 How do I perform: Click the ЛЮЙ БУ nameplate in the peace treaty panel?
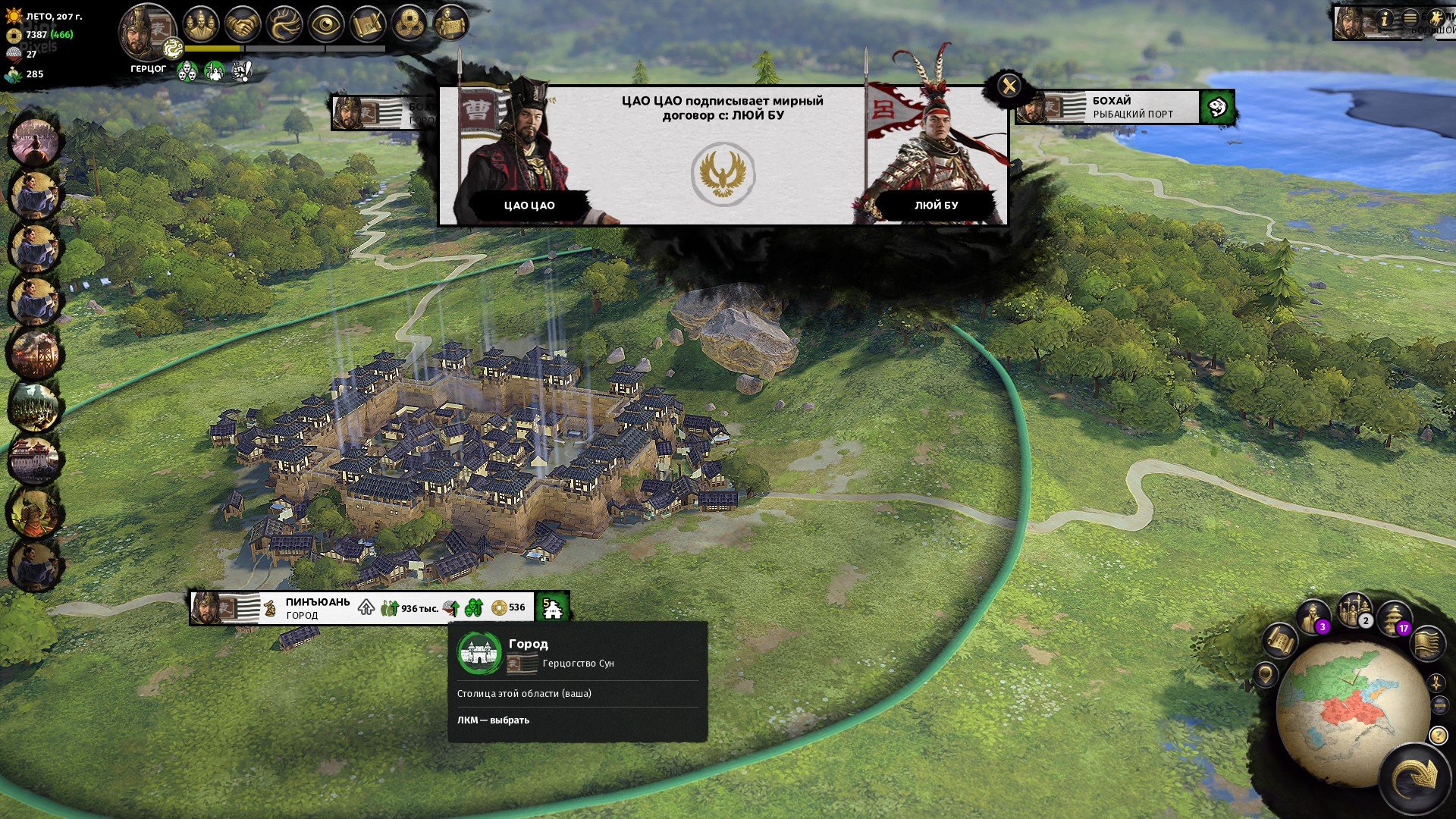click(937, 203)
